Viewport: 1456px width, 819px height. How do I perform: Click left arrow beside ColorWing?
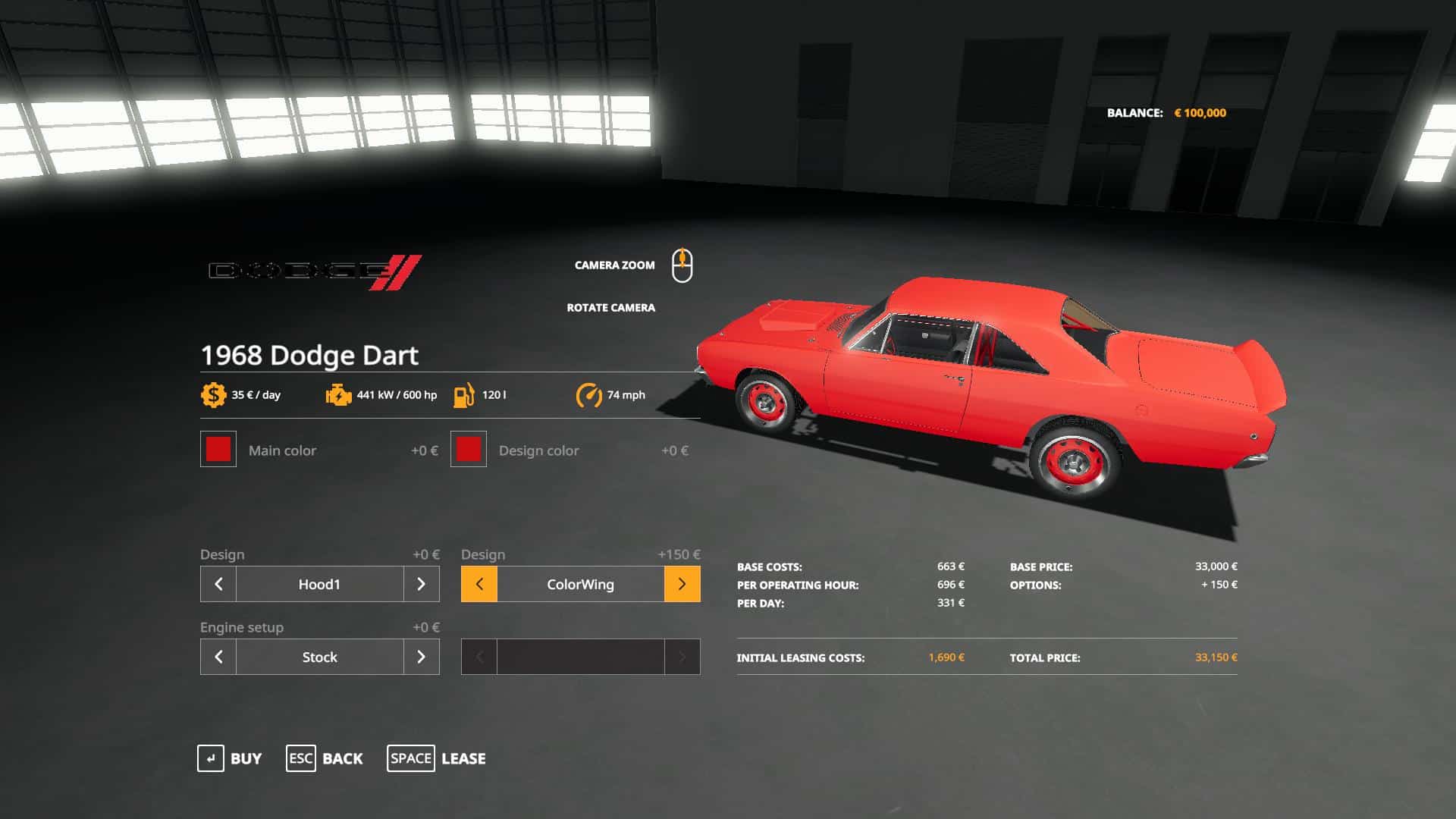[479, 584]
